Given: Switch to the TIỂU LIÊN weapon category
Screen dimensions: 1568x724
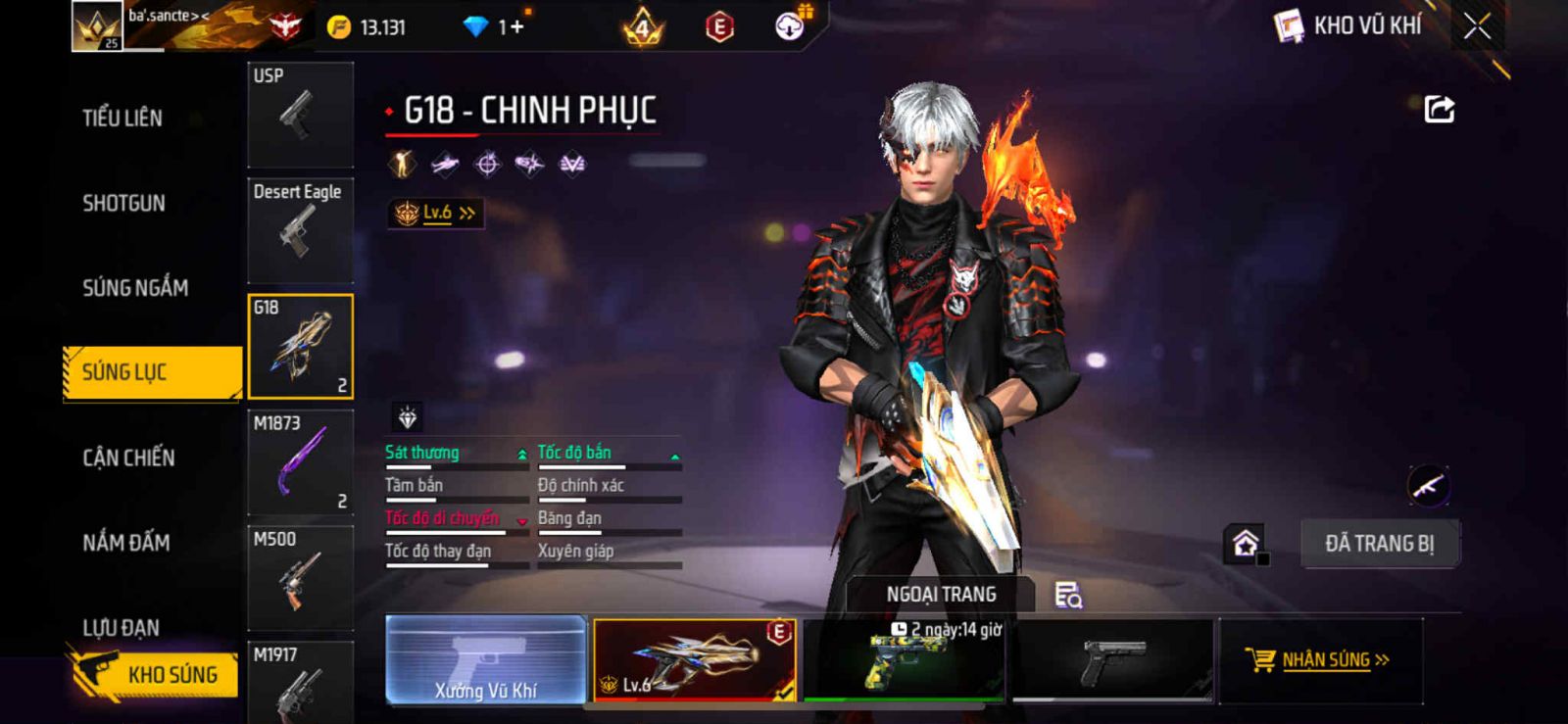Looking at the screenshot, I should click(122, 119).
